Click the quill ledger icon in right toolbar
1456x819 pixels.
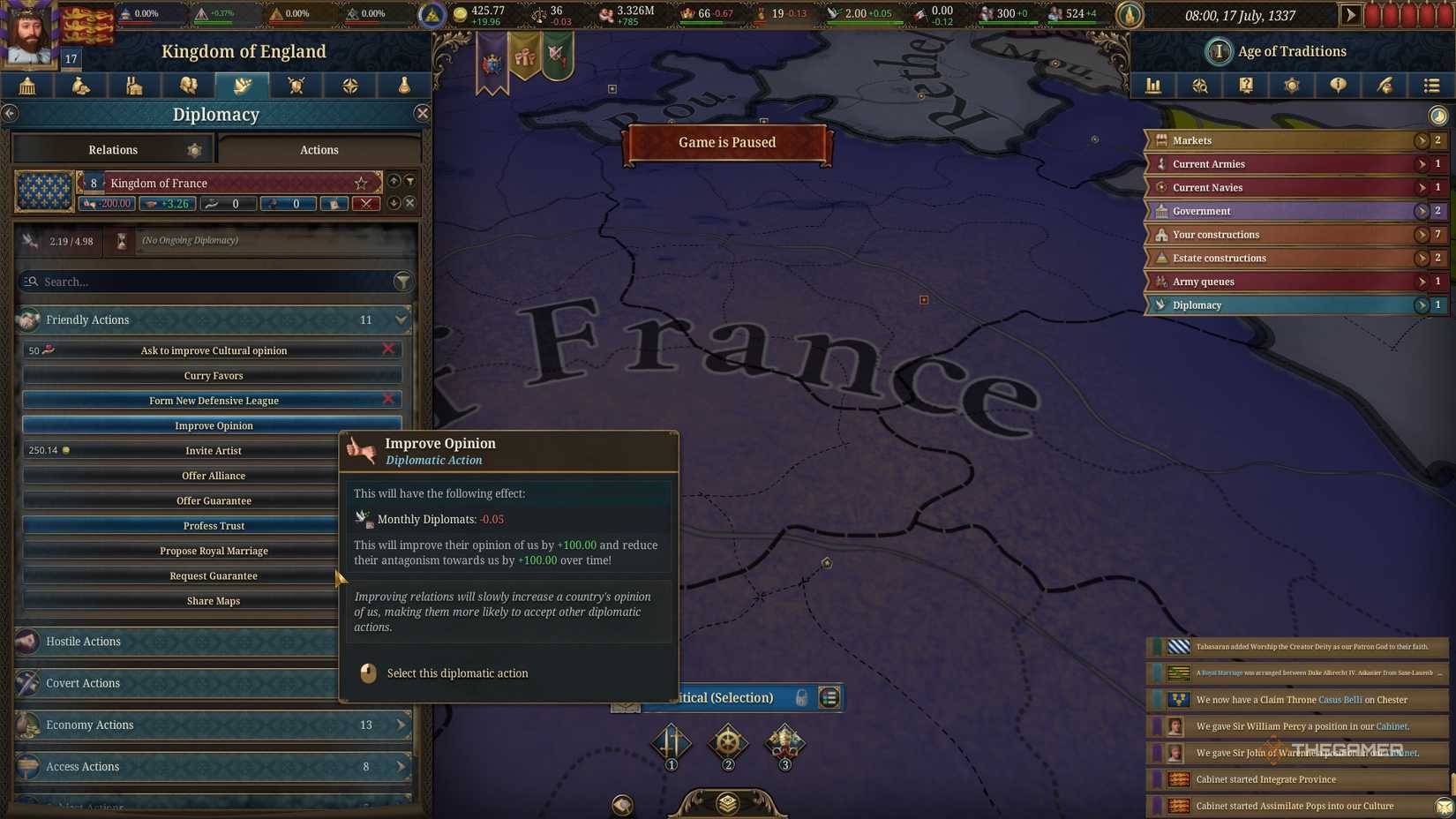coord(1385,86)
